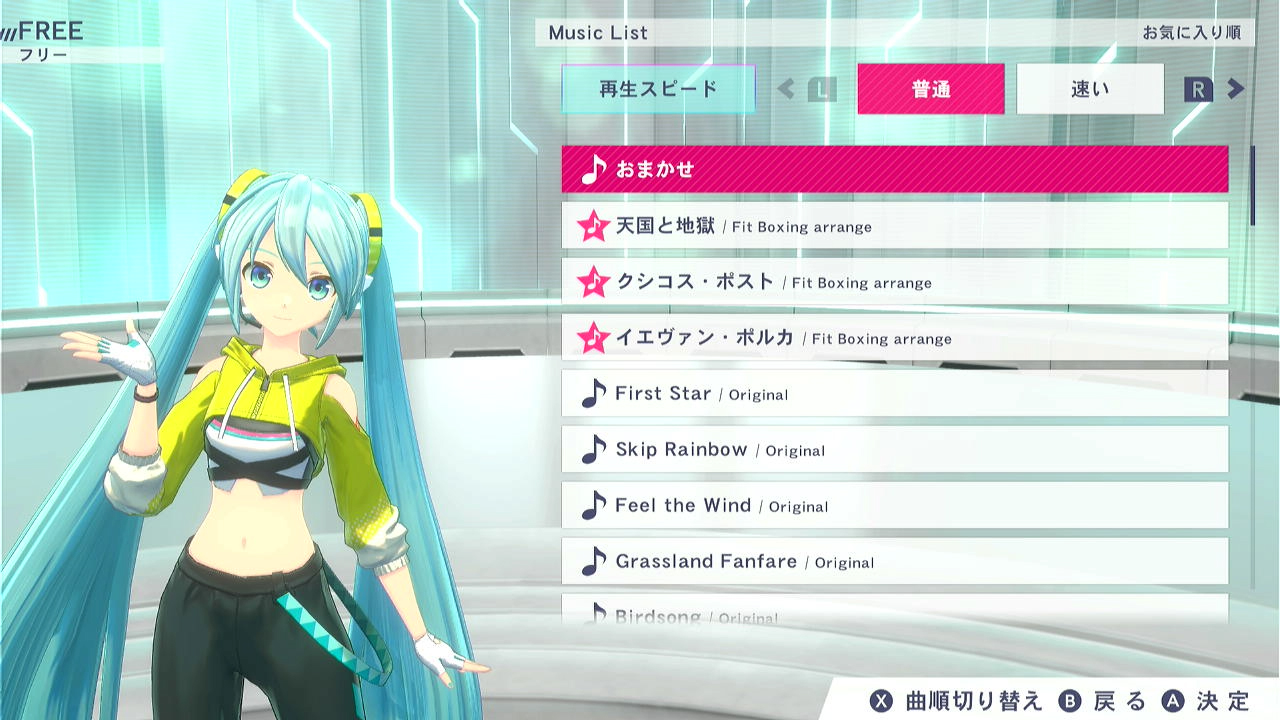Image resolution: width=1280 pixels, height=720 pixels.
Task: Click the 再生スピード button
Action: tap(661, 89)
